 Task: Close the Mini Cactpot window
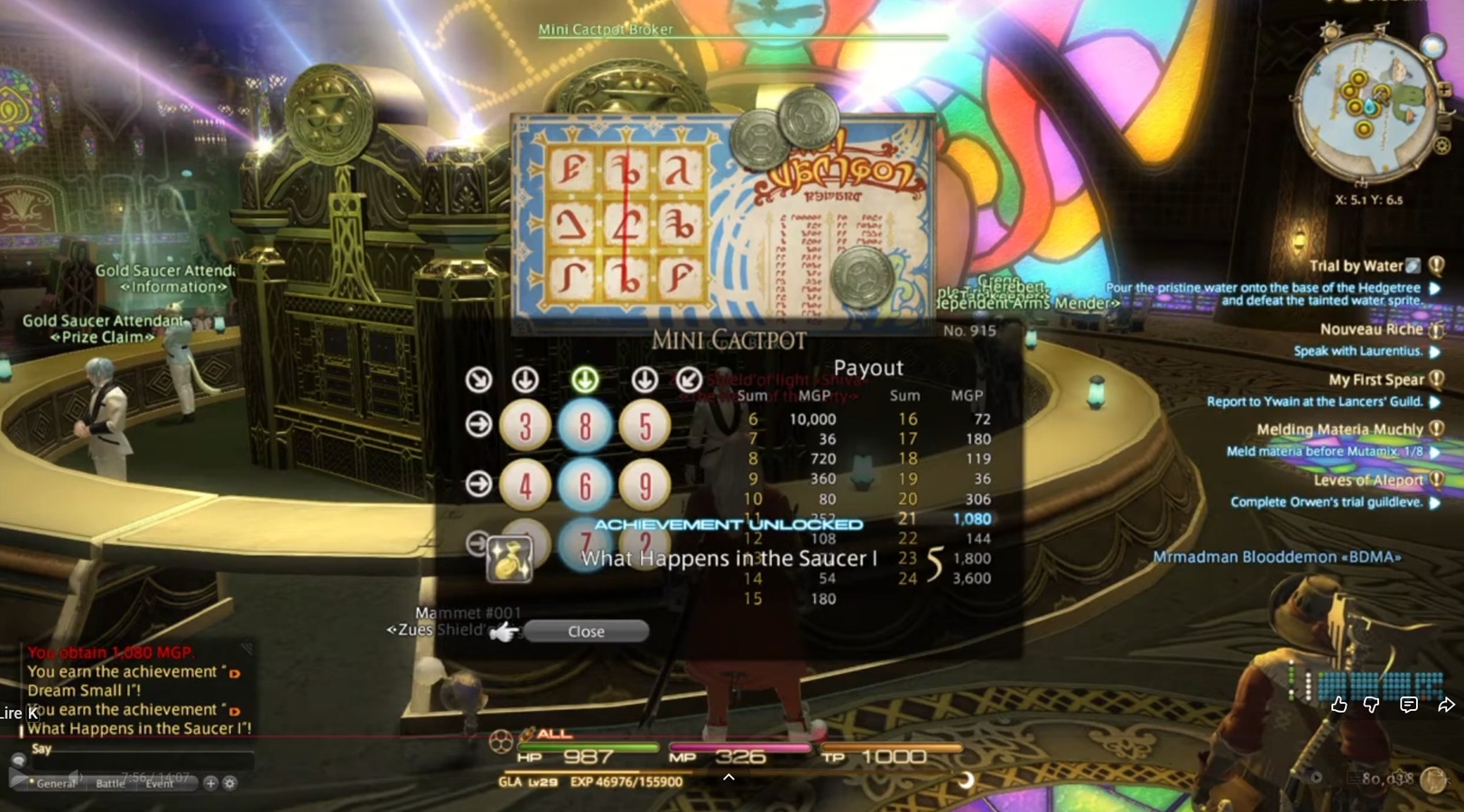(x=586, y=632)
